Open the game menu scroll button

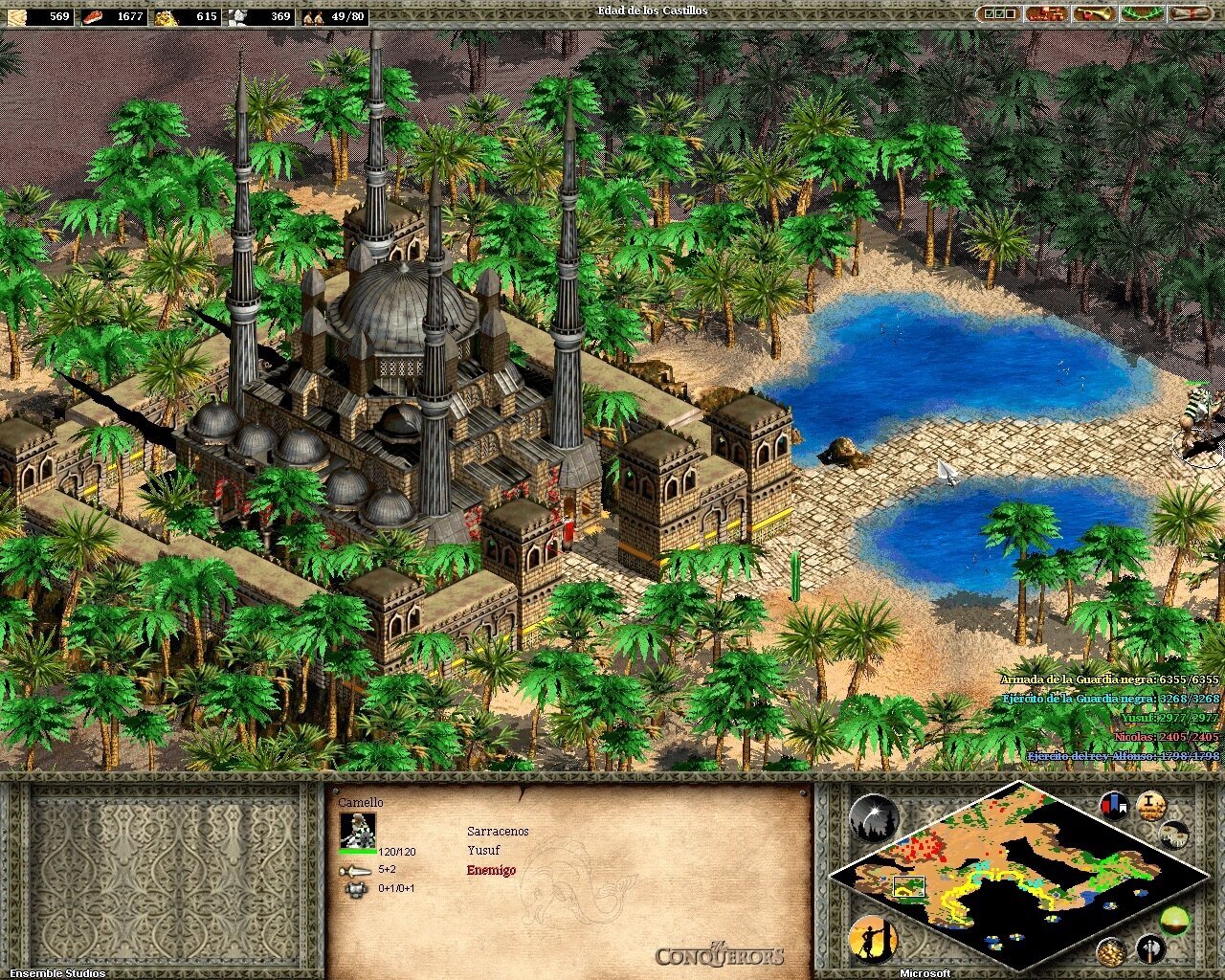pos(1188,14)
